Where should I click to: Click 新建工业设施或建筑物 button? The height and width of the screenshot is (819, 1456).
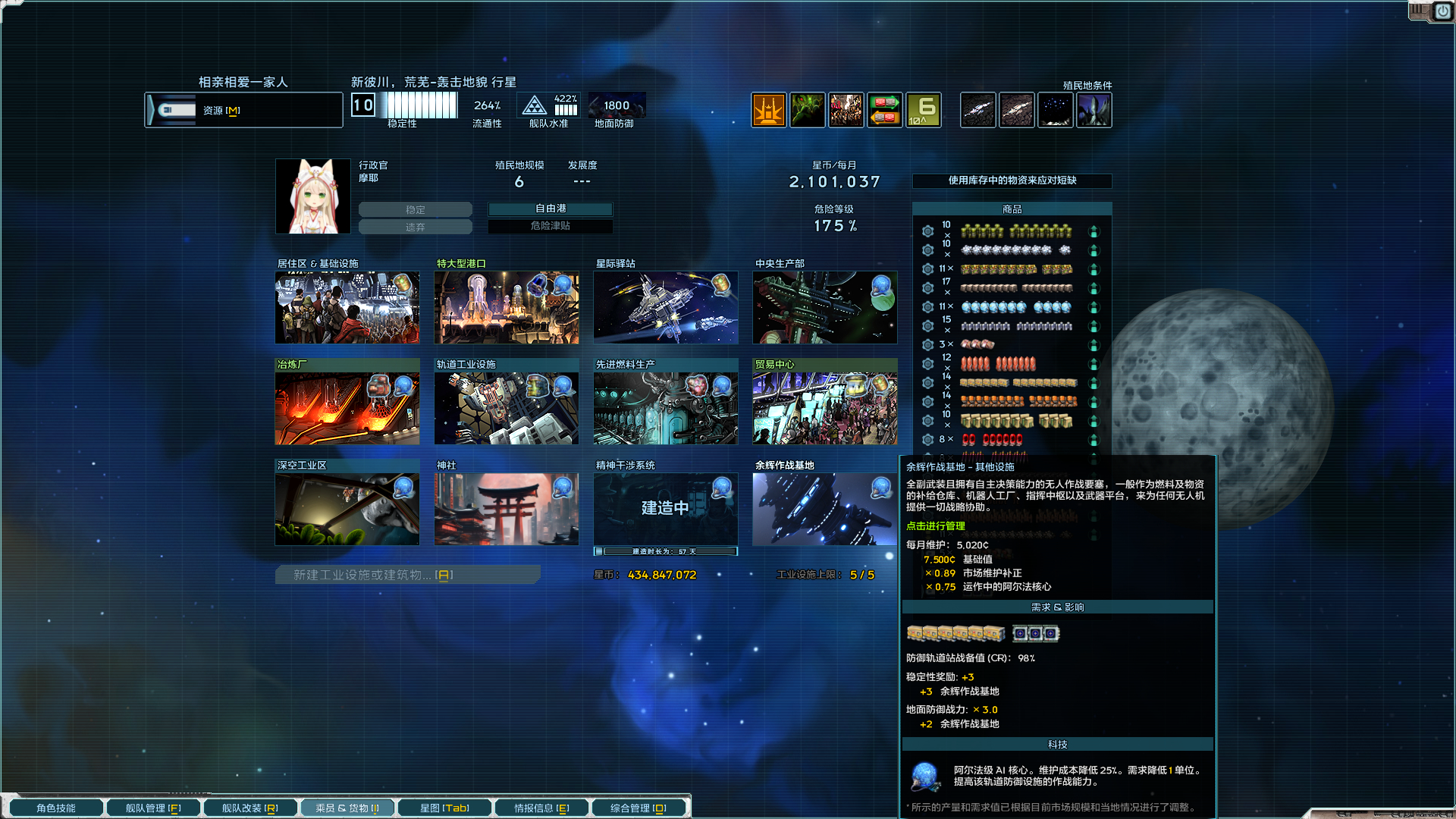pyautogui.click(x=407, y=574)
